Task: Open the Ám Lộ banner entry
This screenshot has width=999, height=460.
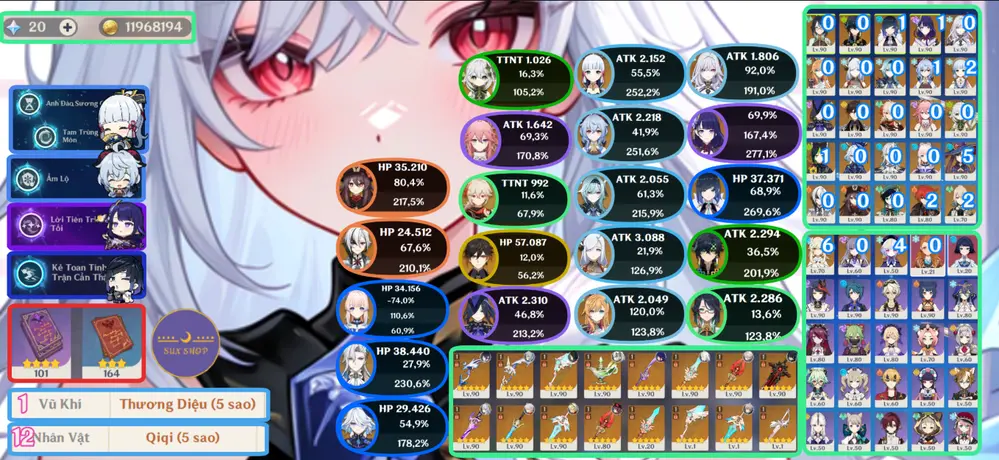Action: pos(77,176)
